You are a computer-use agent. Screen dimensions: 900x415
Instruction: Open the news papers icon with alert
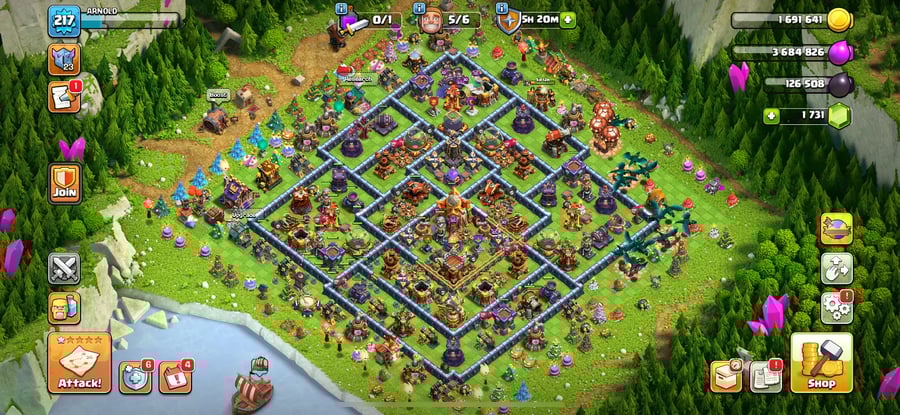click(x=767, y=375)
